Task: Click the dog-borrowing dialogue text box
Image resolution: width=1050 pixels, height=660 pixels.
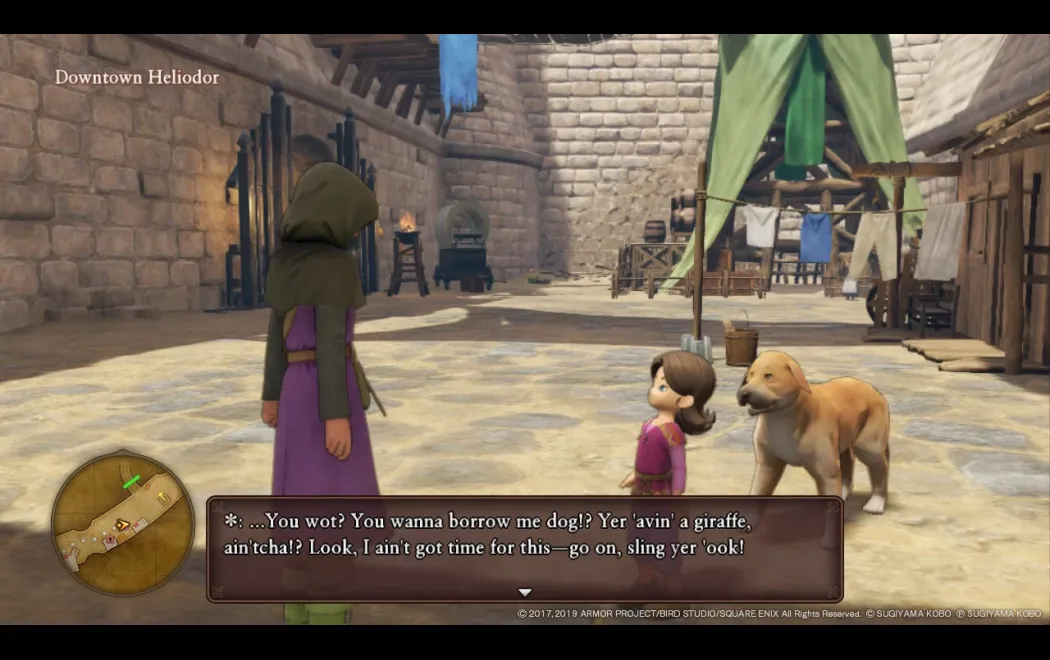Action: point(524,547)
